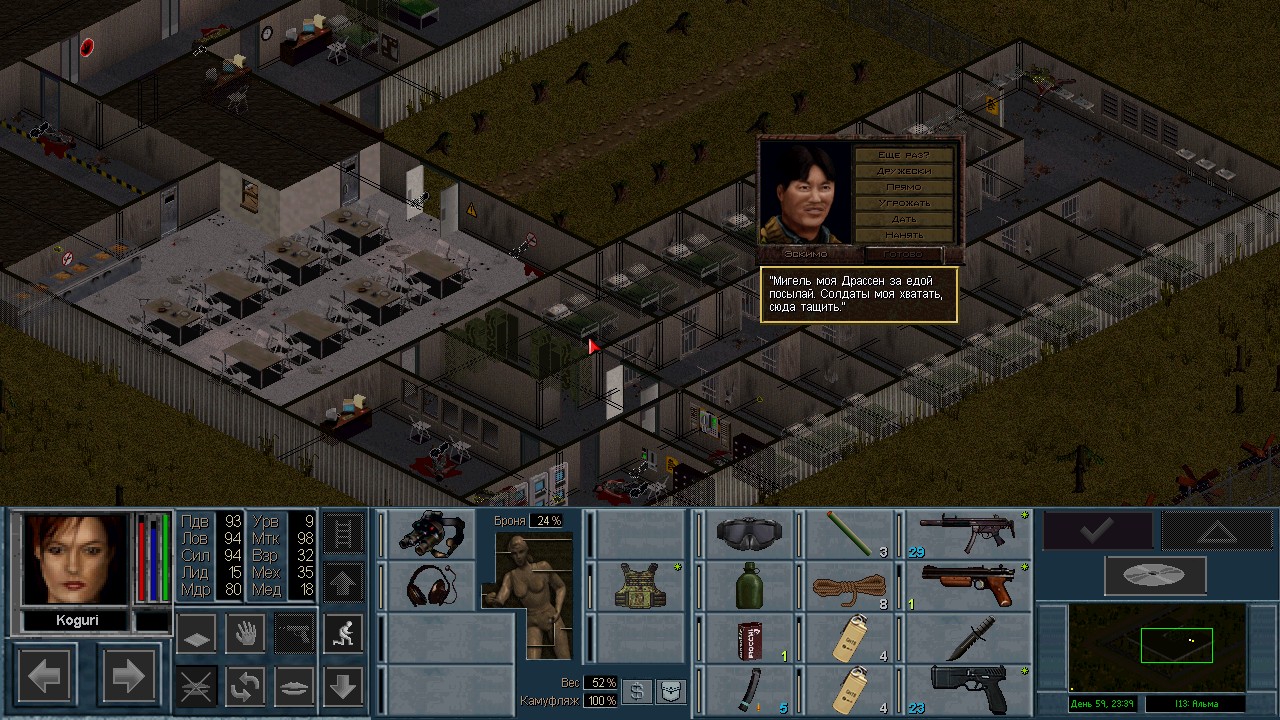Toggle the crouching stance button
Screen dimensions: 1280x720
click(343, 633)
